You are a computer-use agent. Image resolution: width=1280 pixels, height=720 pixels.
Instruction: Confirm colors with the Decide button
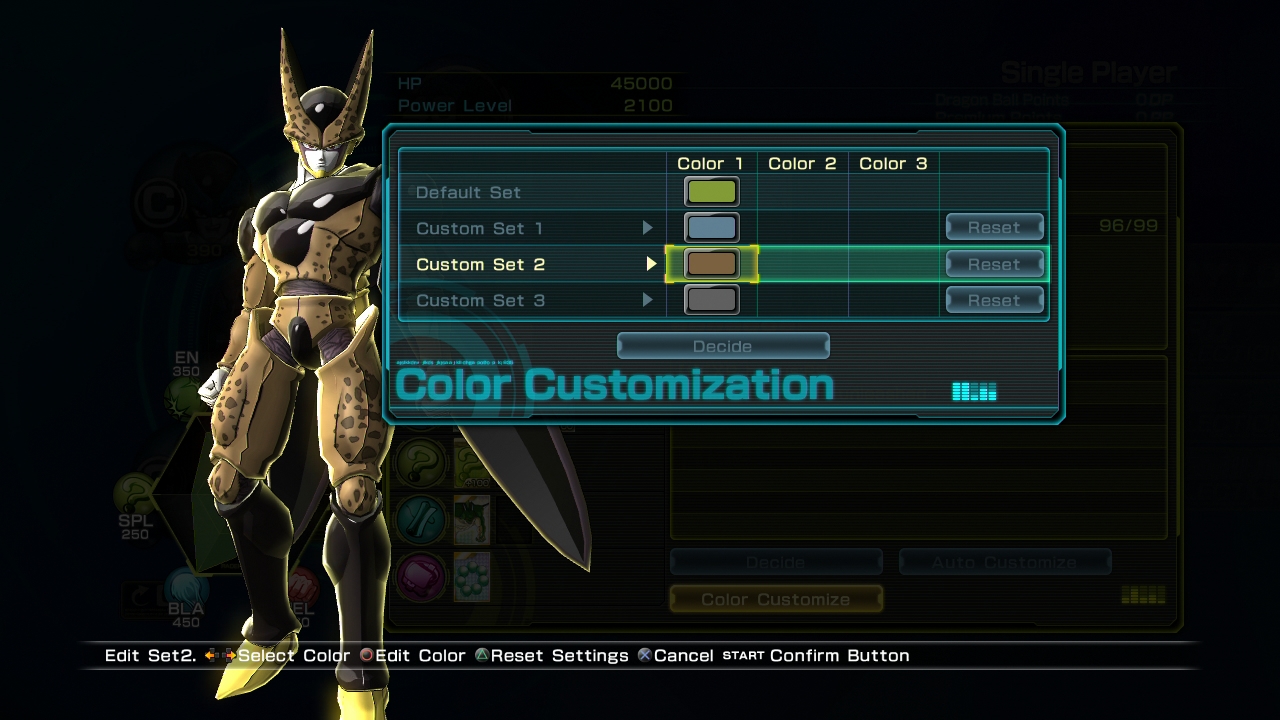(x=723, y=346)
